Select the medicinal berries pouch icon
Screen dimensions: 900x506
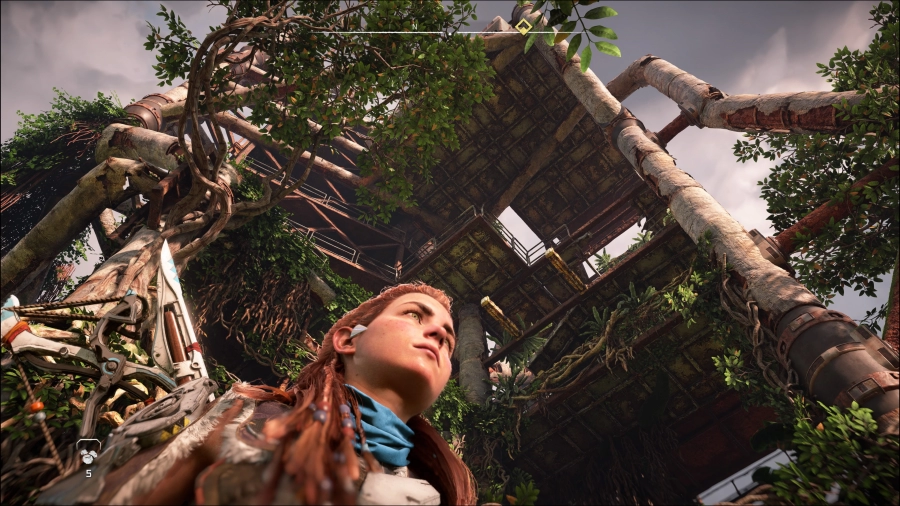(x=88, y=453)
